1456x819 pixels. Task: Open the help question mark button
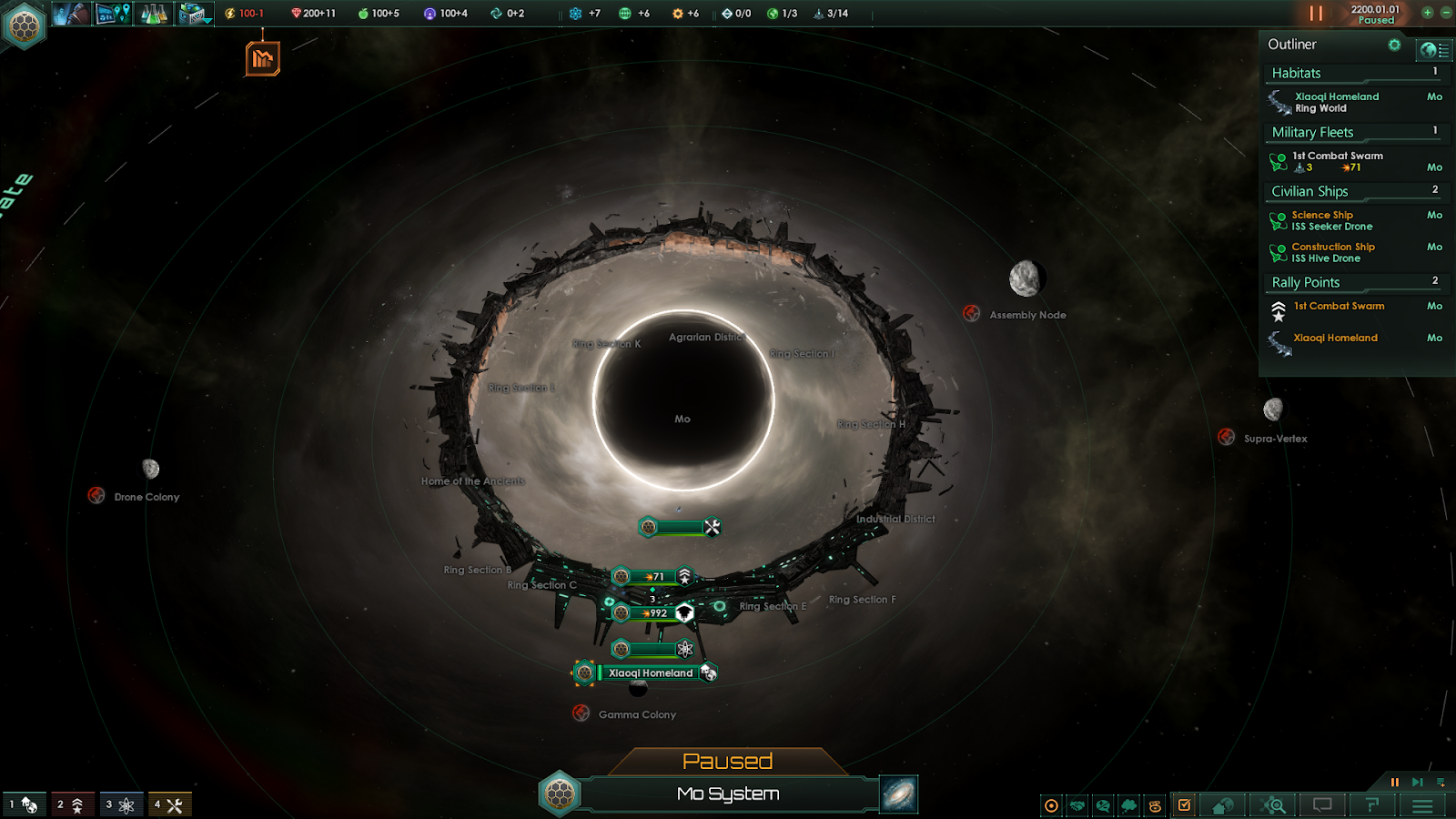(1372, 805)
